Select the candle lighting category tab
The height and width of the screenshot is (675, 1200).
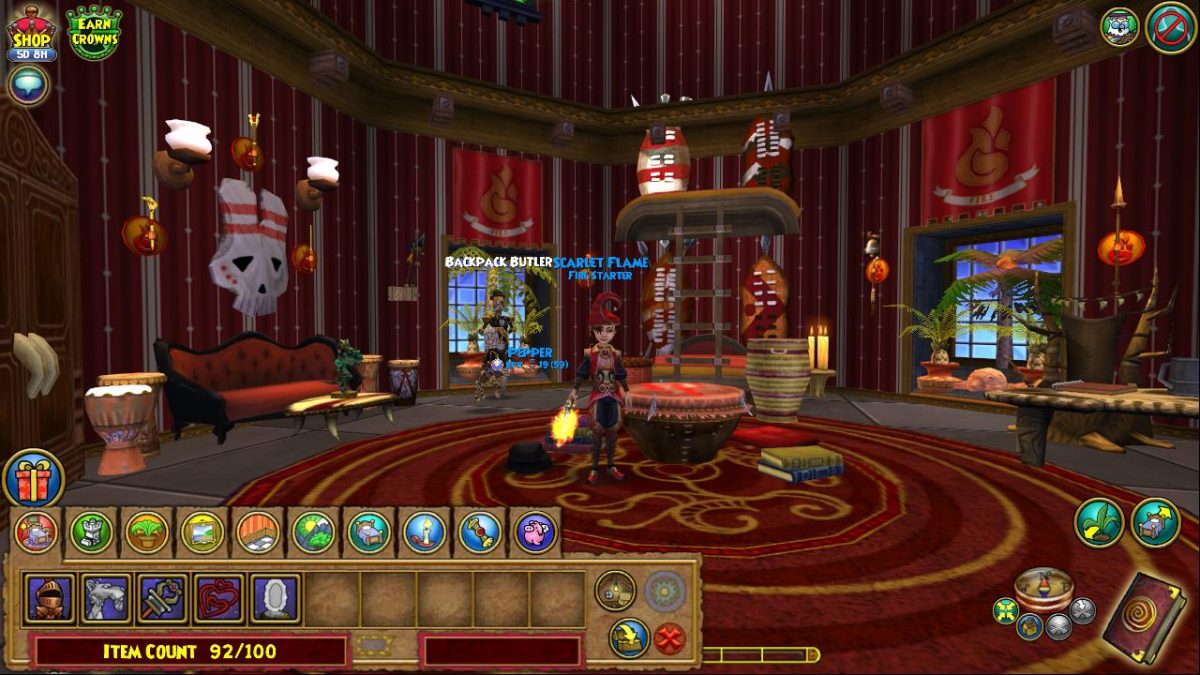tap(424, 533)
